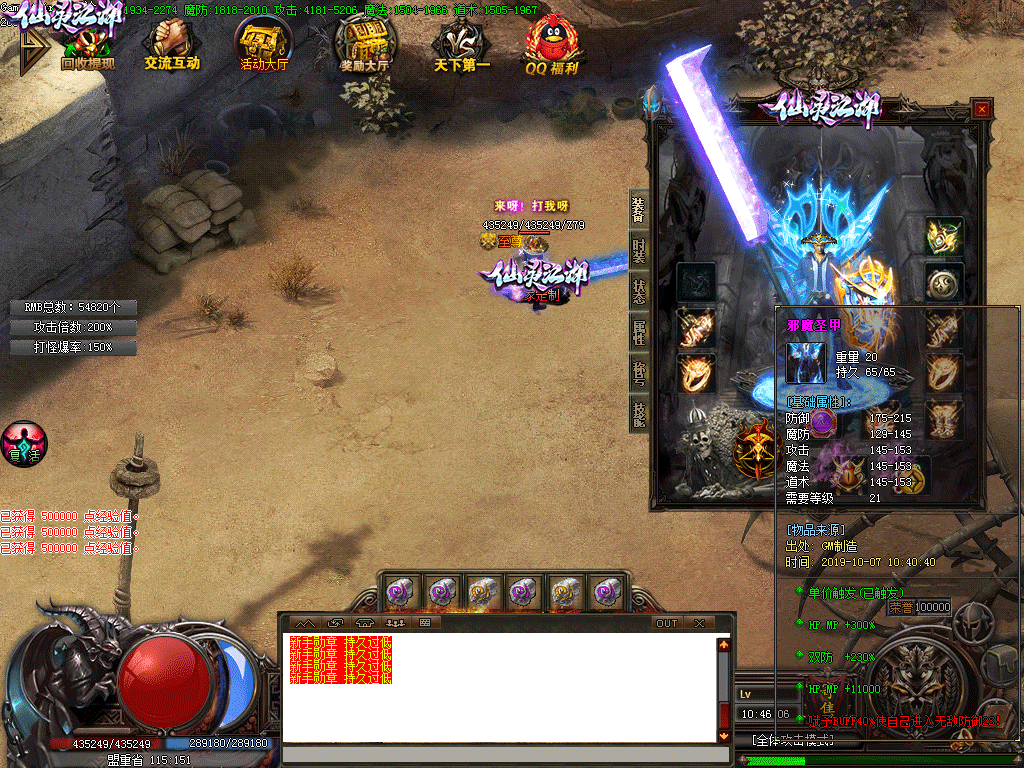Open the 活动大厅 activity hall
The height and width of the screenshot is (768, 1024).
(264, 47)
